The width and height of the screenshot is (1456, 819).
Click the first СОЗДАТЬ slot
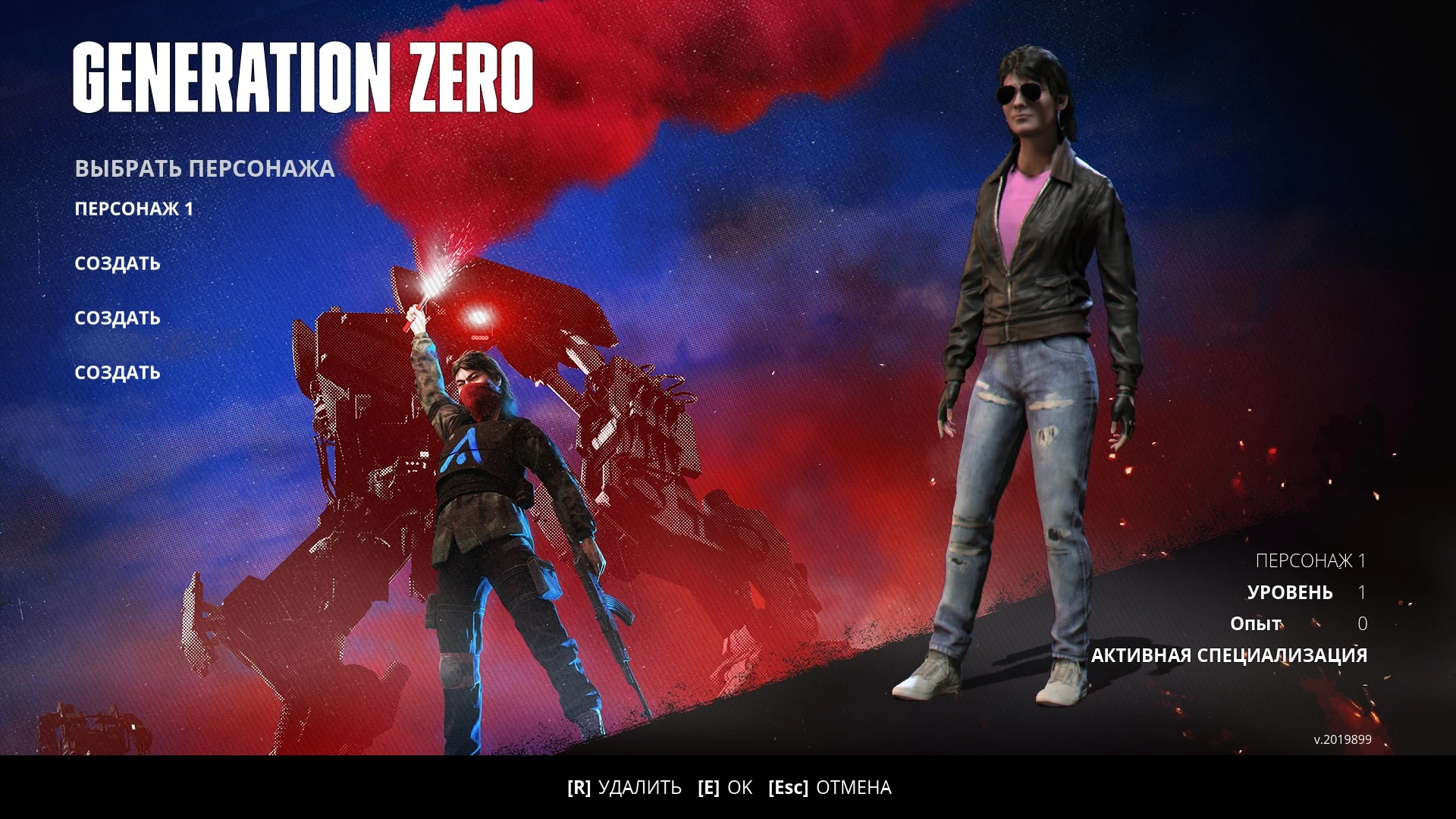click(x=117, y=263)
